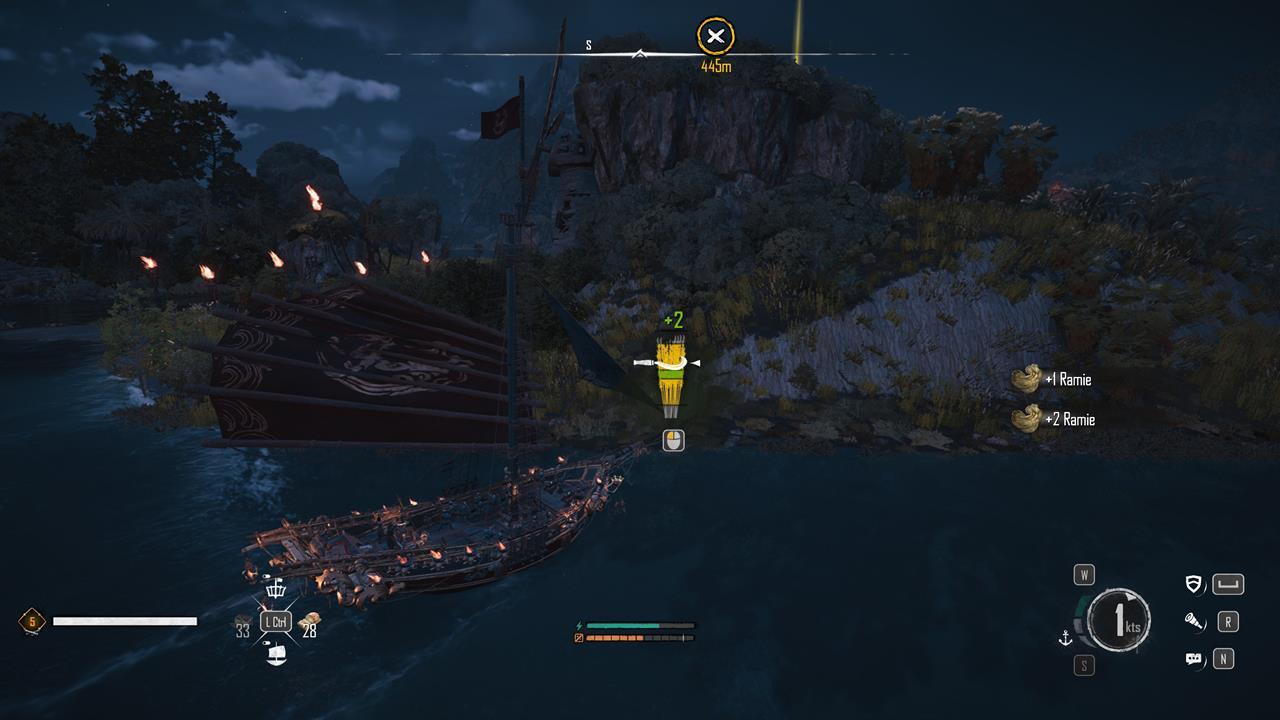
Task: Activate the spyglass icon
Action: point(1194,622)
